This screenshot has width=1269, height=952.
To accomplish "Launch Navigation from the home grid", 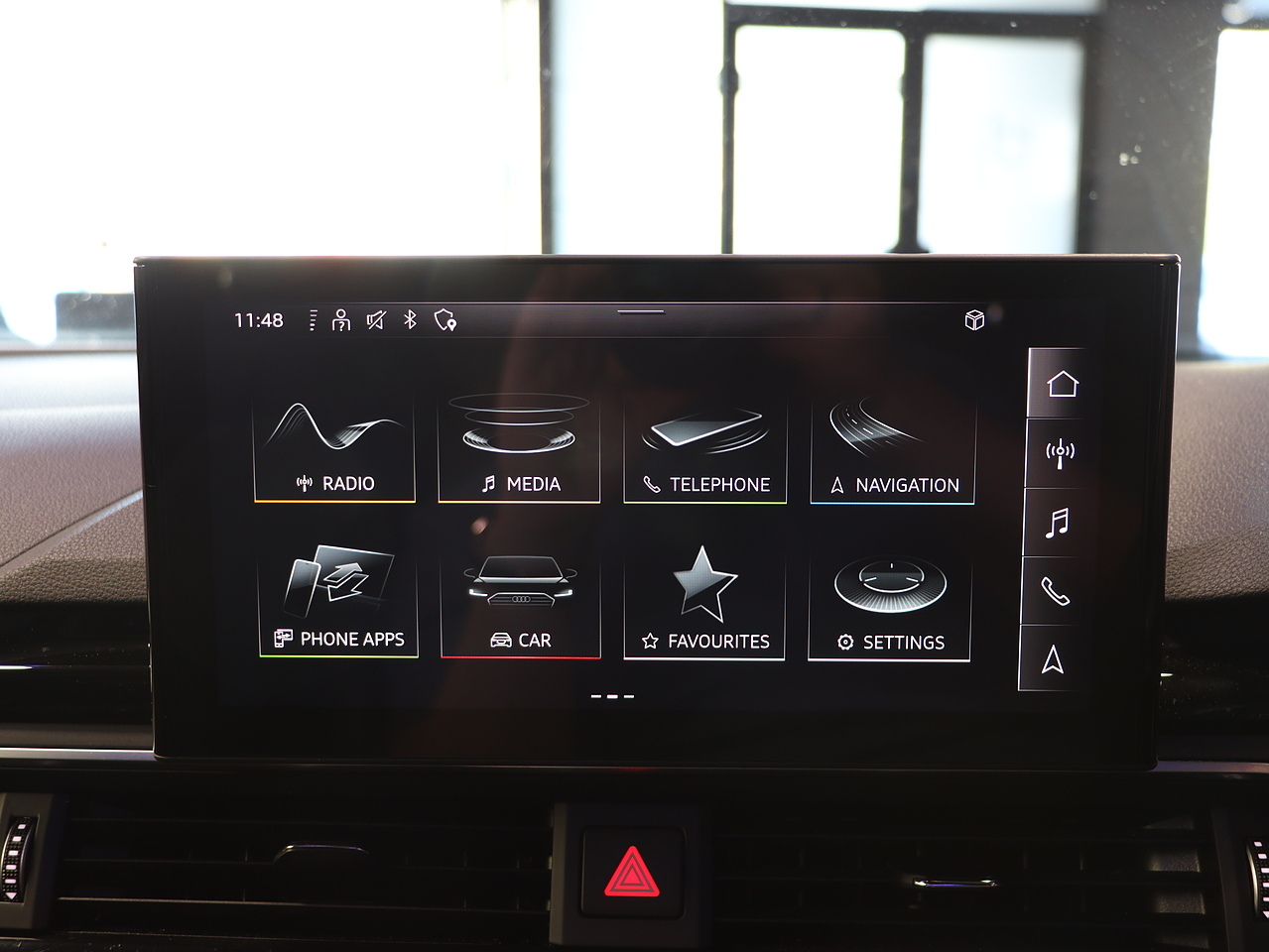I will (892, 450).
